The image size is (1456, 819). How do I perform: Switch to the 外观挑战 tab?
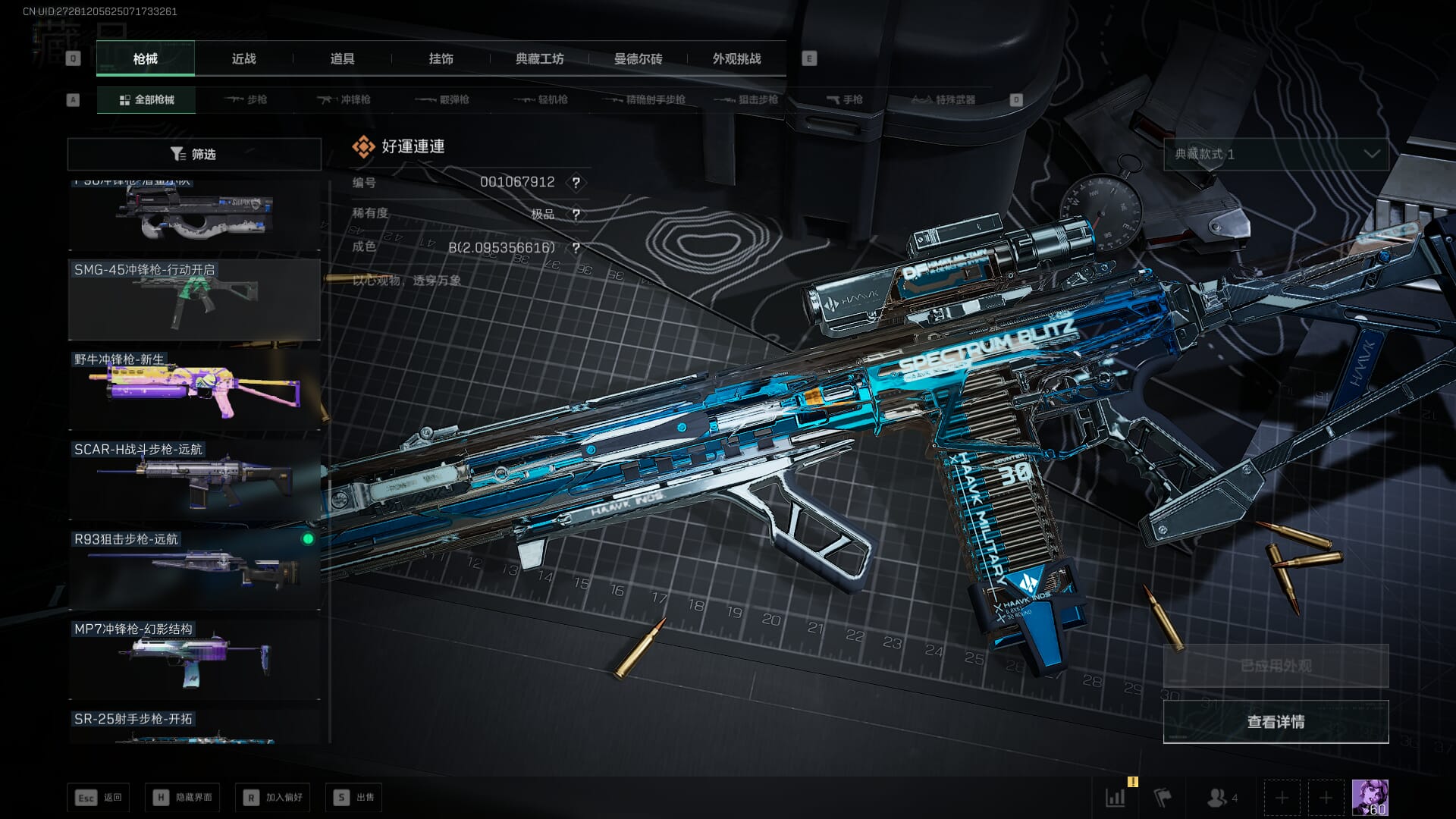736,58
